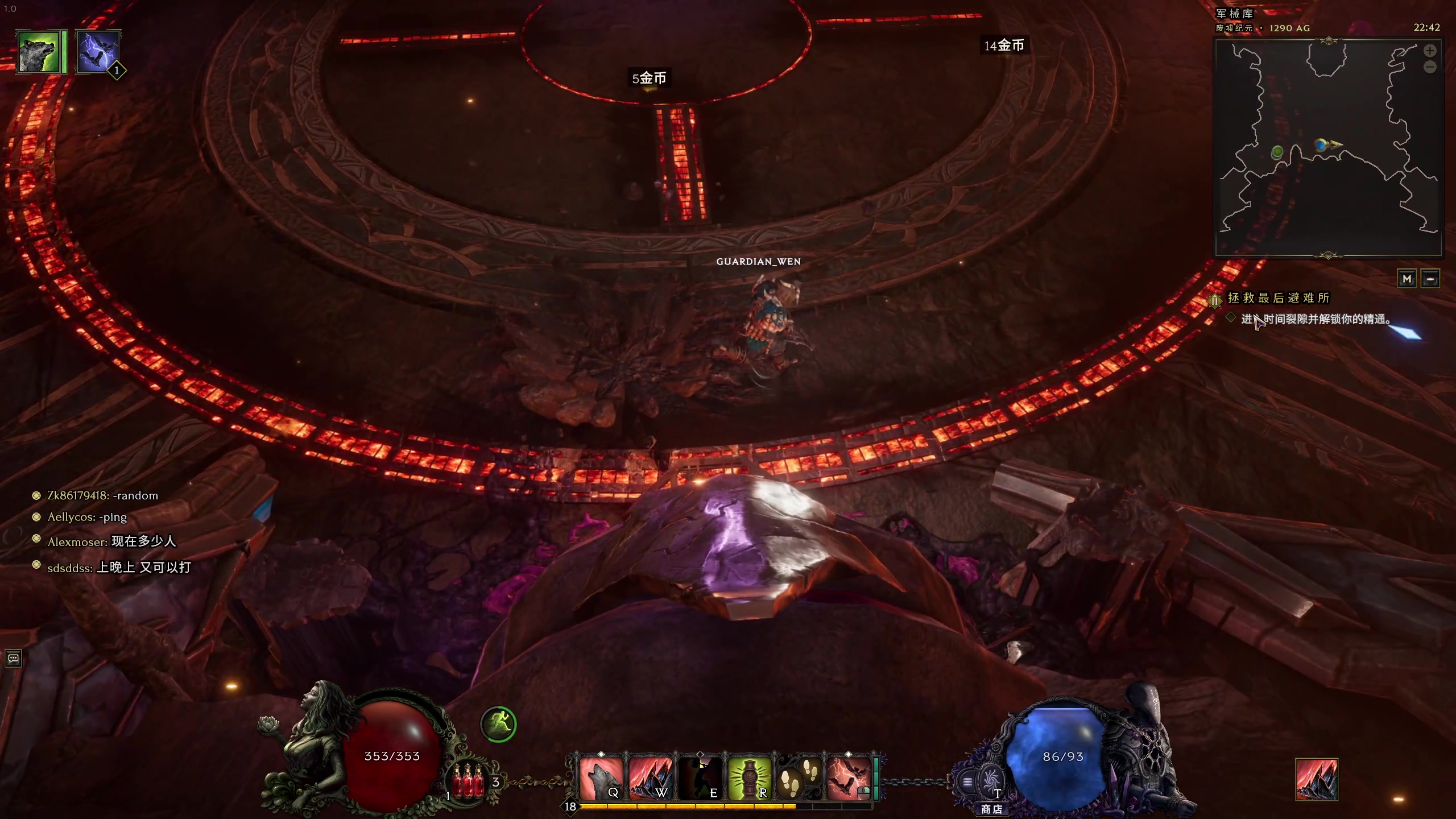
Task: Collect the 14金币 gold drop label
Action: click(1004, 45)
